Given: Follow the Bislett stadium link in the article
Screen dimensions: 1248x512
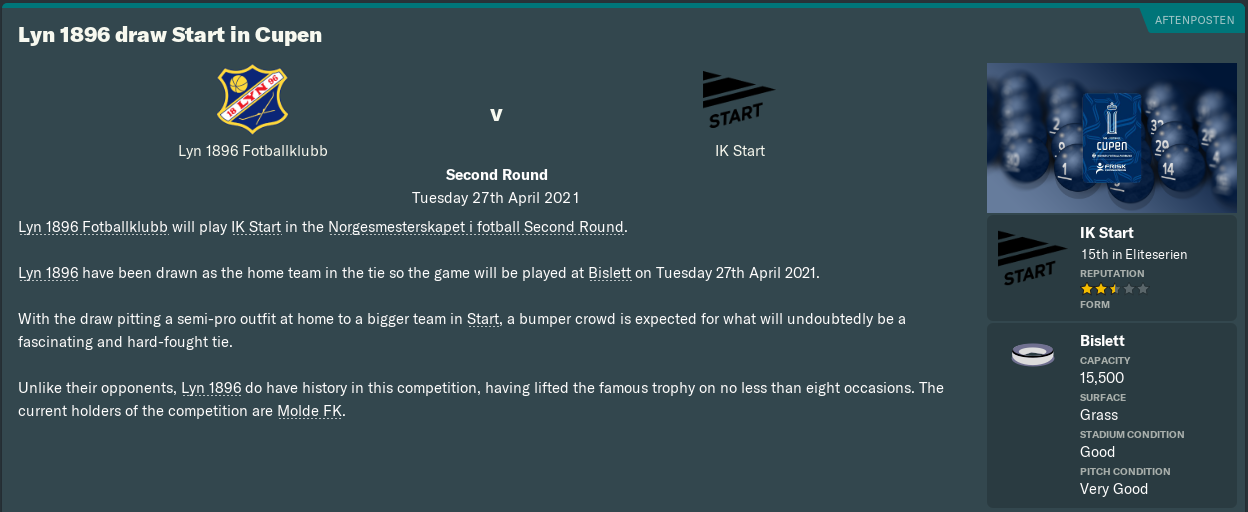Looking at the screenshot, I should point(609,273).
